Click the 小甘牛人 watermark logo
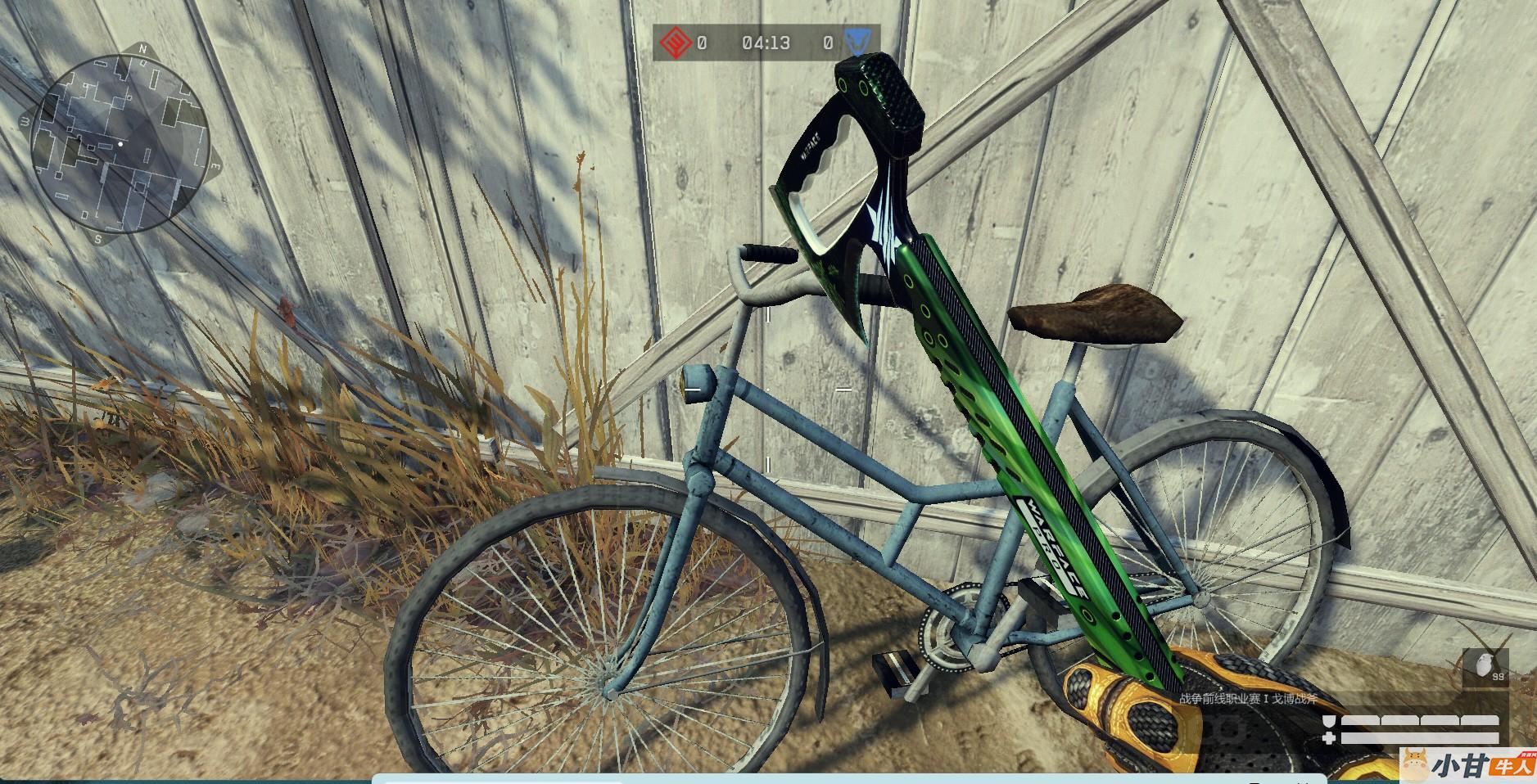1537x784 pixels. pos(1467,765)
